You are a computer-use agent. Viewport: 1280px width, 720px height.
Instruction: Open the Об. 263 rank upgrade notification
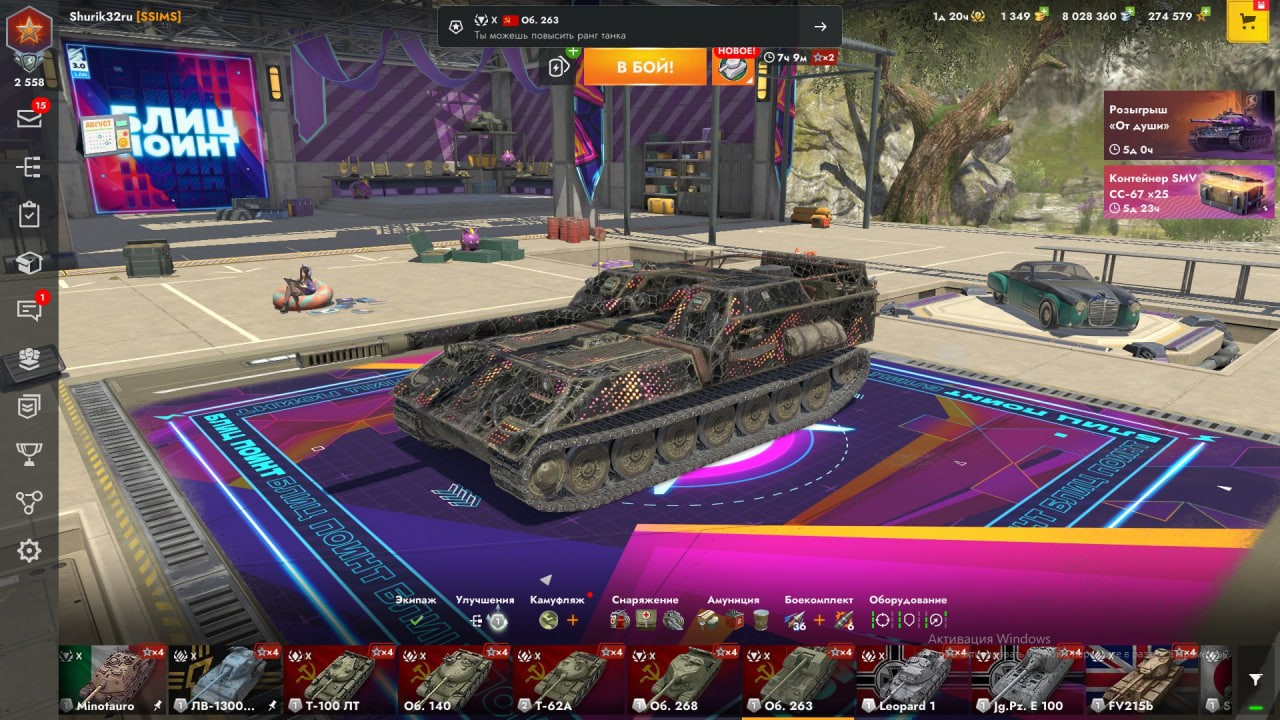(639, 27)
